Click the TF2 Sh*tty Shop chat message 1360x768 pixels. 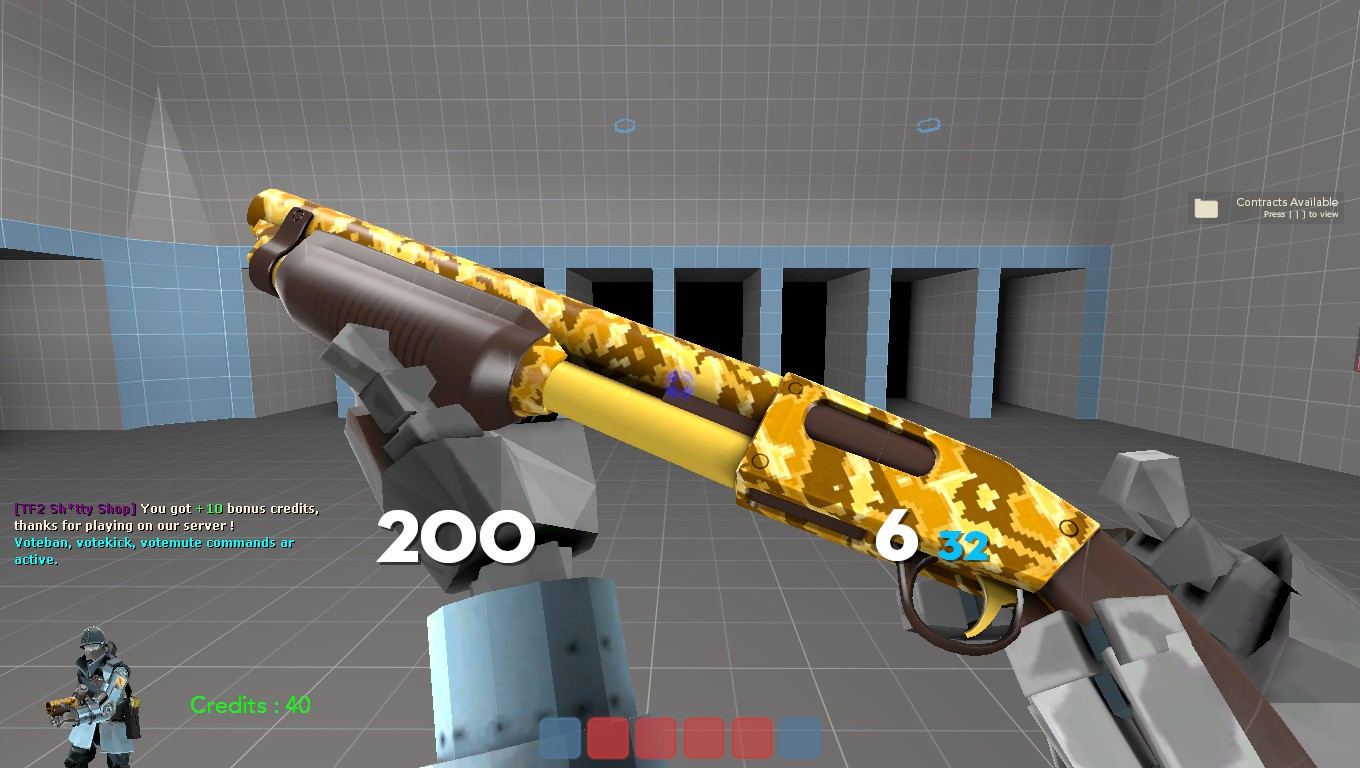coord(75,508)
